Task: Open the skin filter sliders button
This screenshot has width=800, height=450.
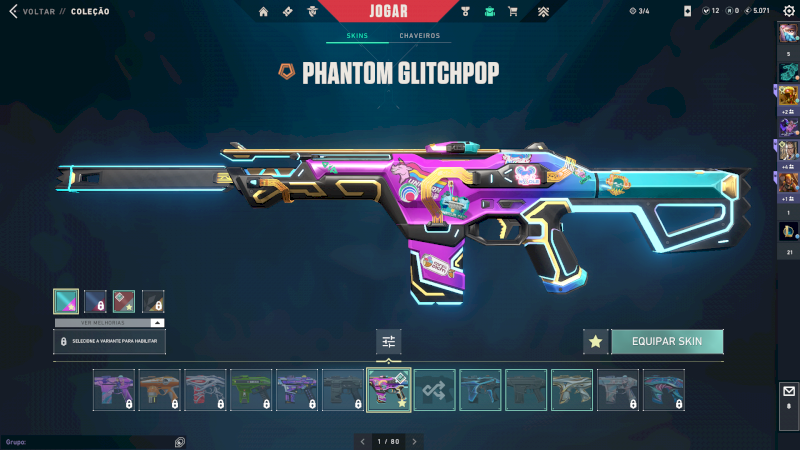Action: 389,342
